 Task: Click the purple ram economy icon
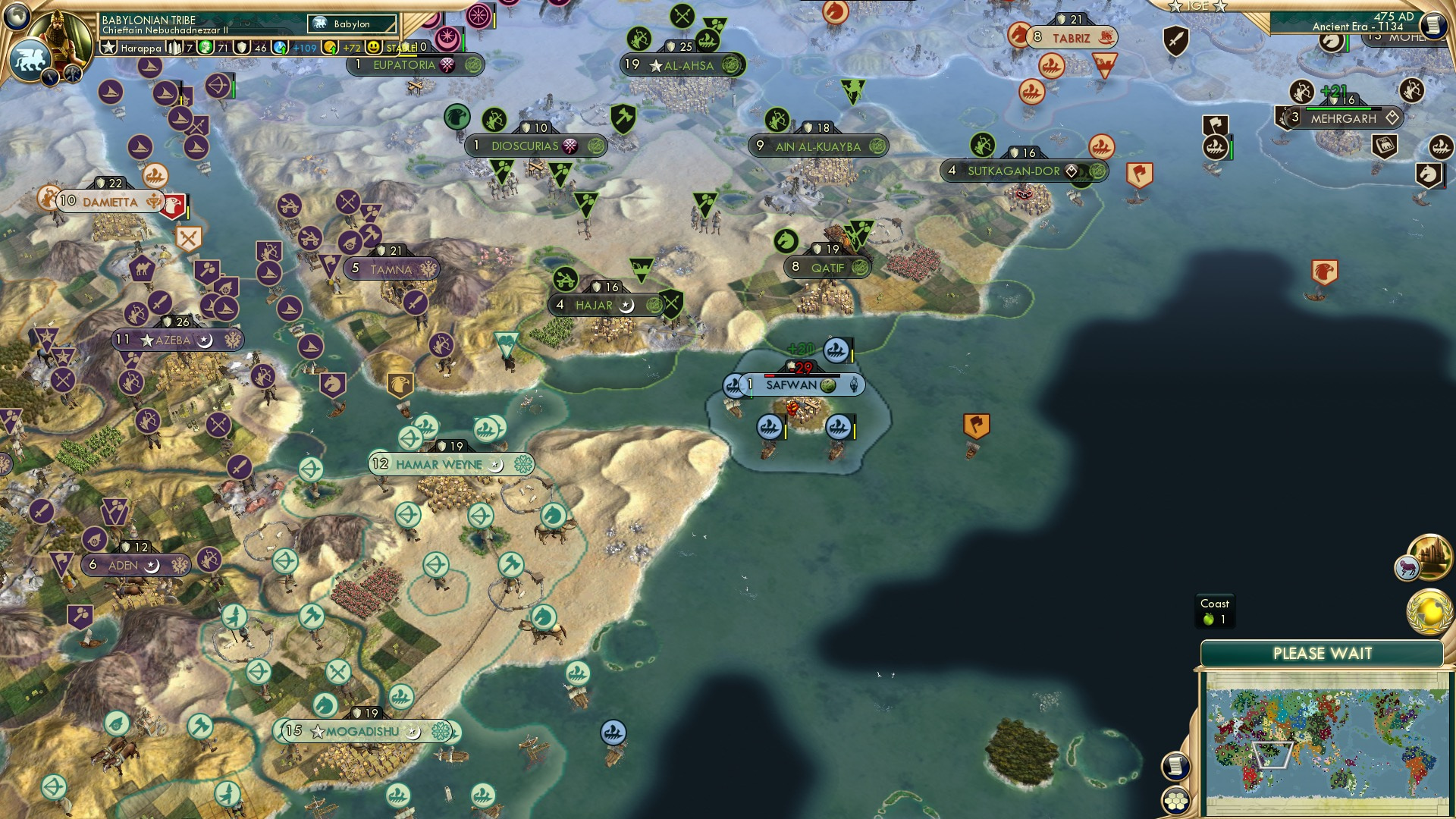click(1407, 567)
